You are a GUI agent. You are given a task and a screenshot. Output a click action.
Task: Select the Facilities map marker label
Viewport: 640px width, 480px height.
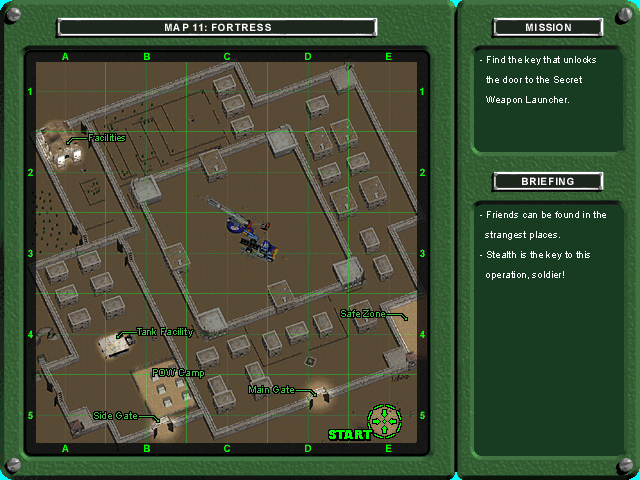tap(106, 138)
